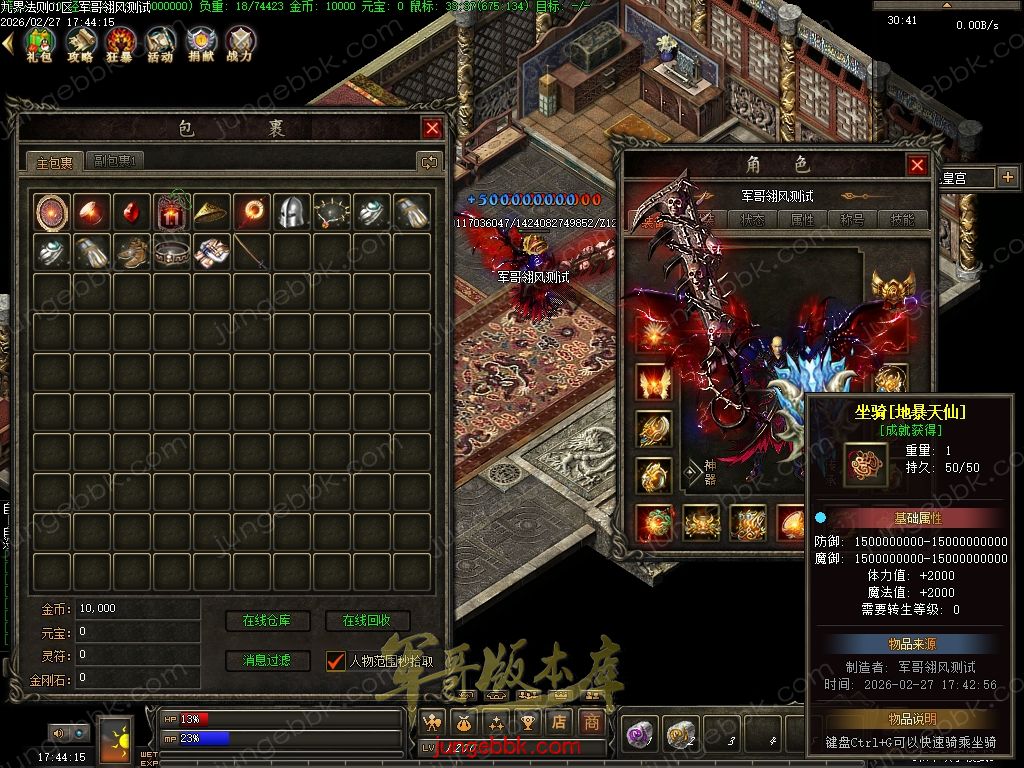Close the 包裹 inventory window
The image size is (1024, 768).
(x=432, y=128)
